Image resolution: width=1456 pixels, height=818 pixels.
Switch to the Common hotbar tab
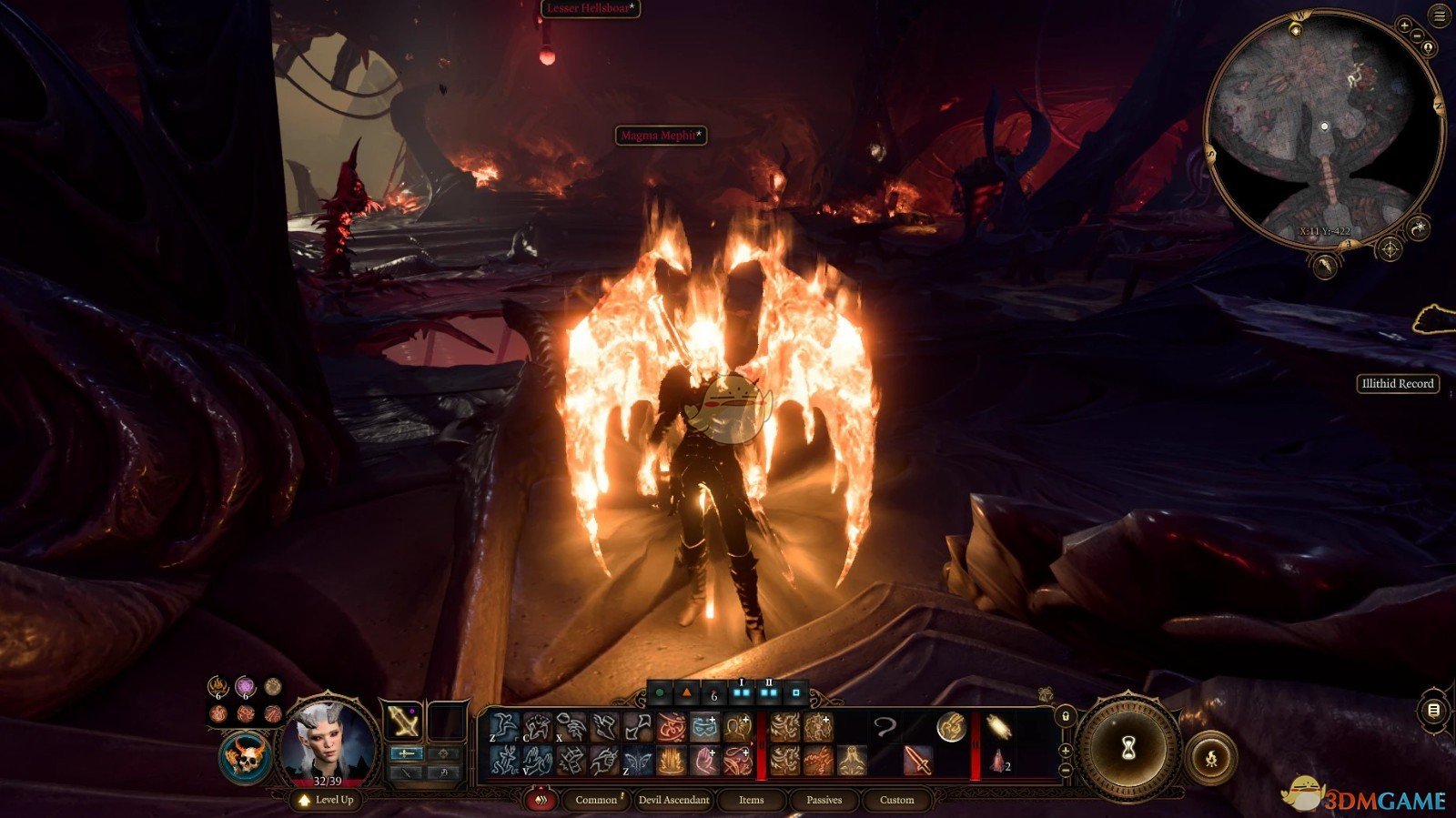tap(597, 800)
